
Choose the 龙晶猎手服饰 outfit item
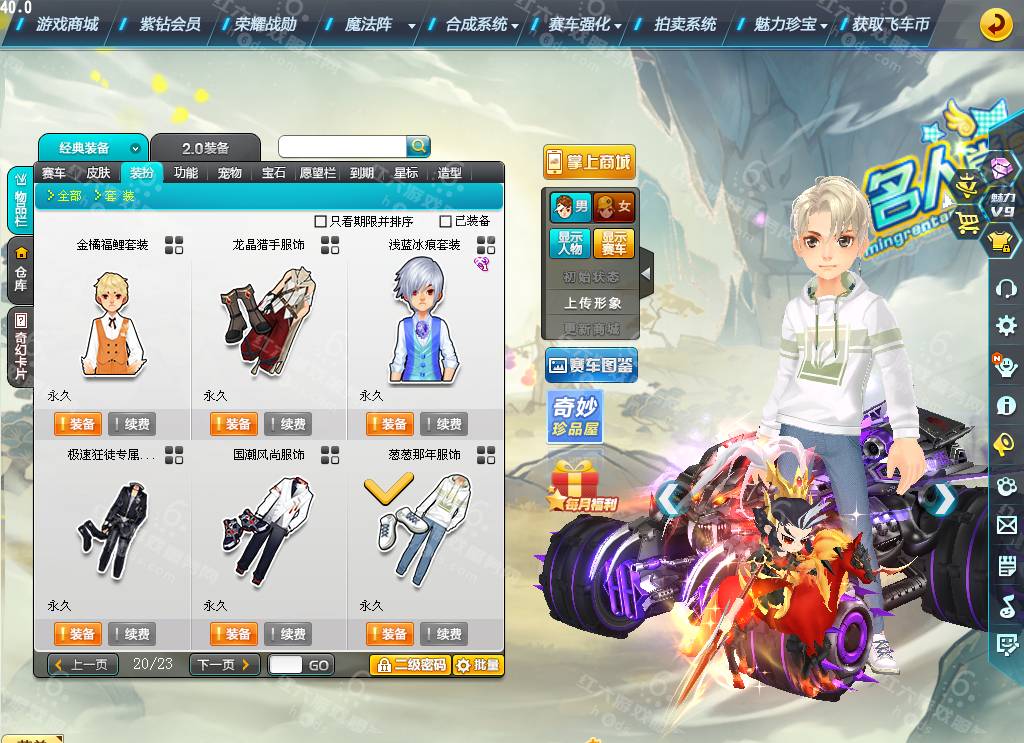[x=268, y=322]
